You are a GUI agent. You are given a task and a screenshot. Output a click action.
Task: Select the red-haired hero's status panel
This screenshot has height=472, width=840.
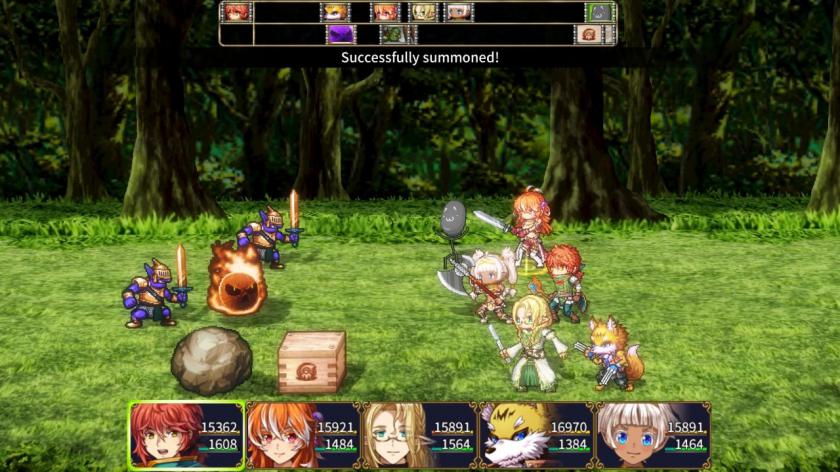point(186,435)
